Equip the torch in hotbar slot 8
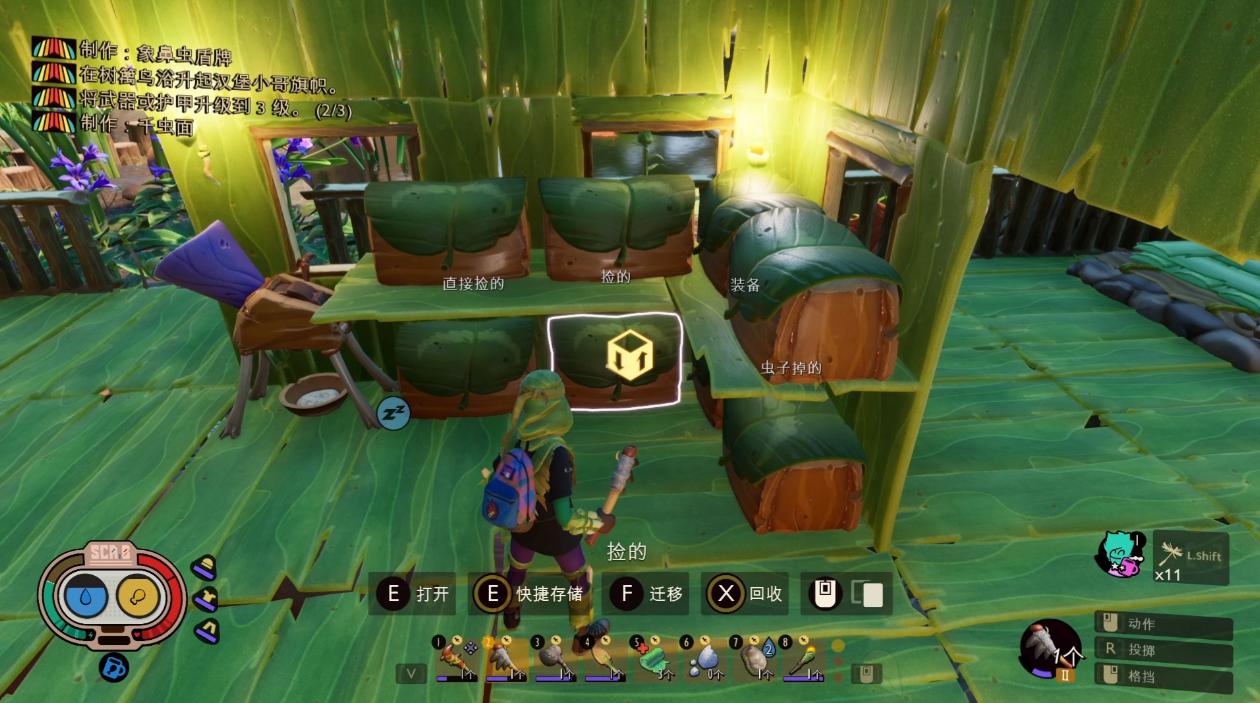This screenshot has height=703, width=1260. [x=802, y=660]
